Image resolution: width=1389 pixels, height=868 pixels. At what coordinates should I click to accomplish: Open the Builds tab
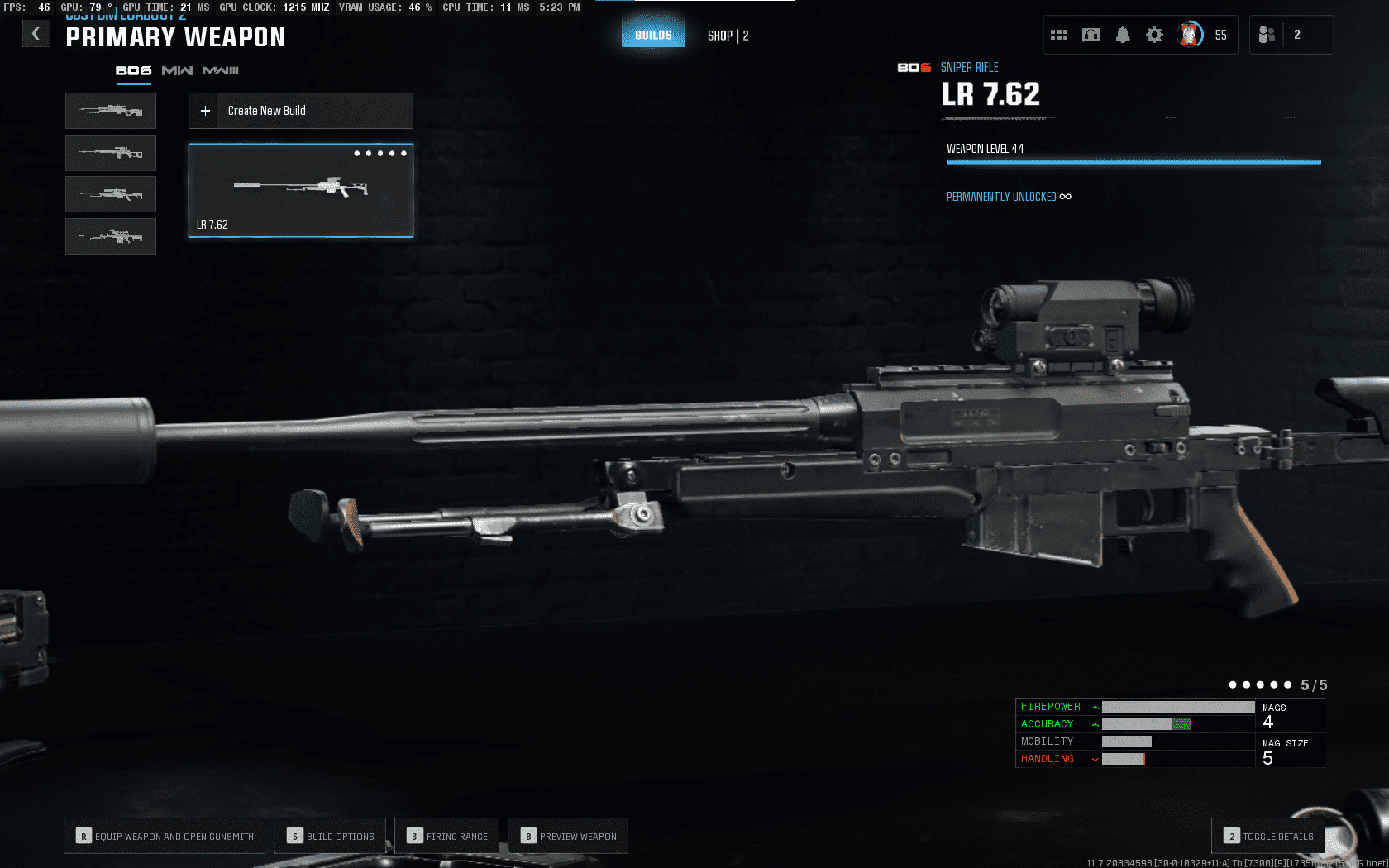tap(653, 35)
